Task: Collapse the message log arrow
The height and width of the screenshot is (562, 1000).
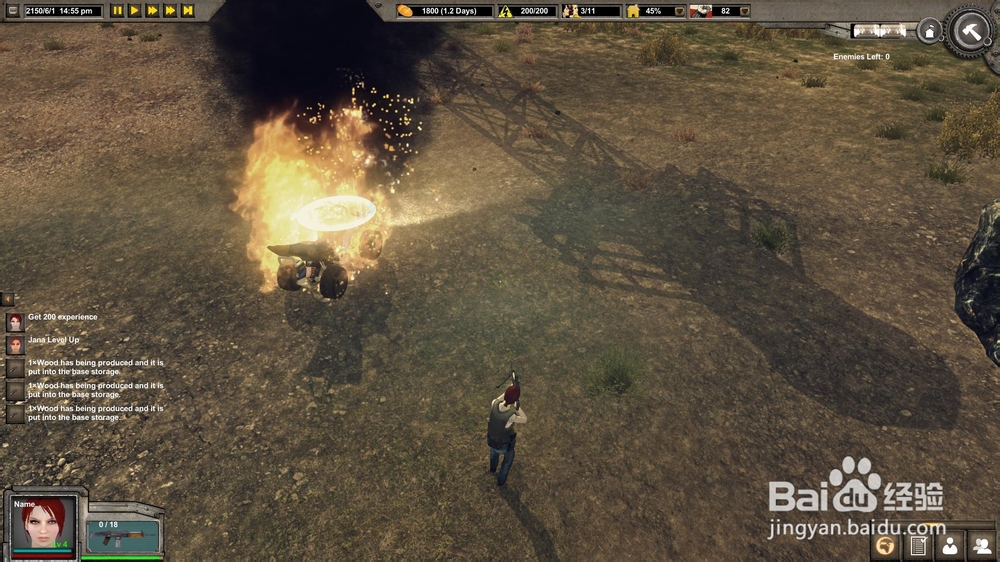Action: point(7,299)
